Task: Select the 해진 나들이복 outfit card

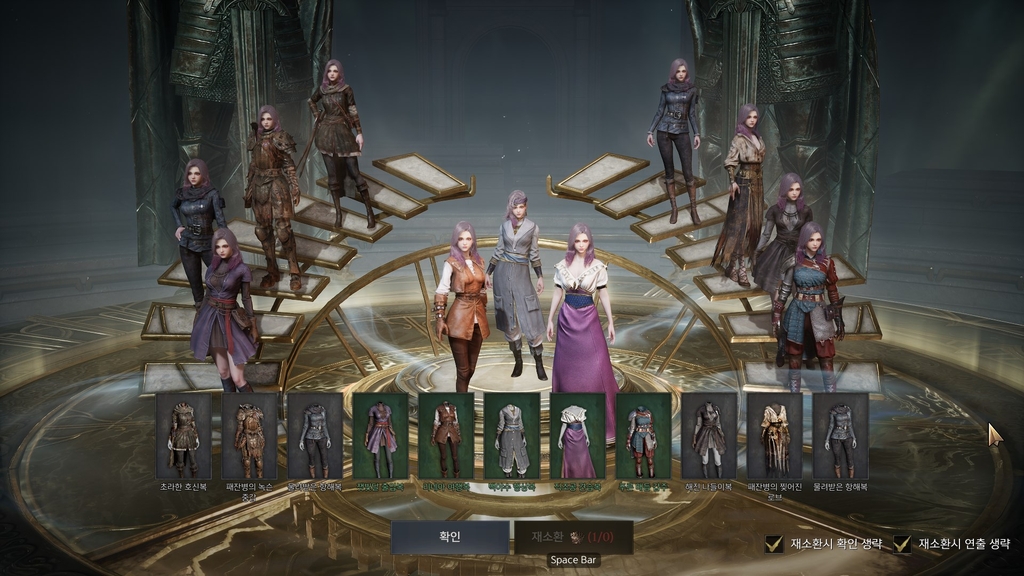Action: [708, 436]
